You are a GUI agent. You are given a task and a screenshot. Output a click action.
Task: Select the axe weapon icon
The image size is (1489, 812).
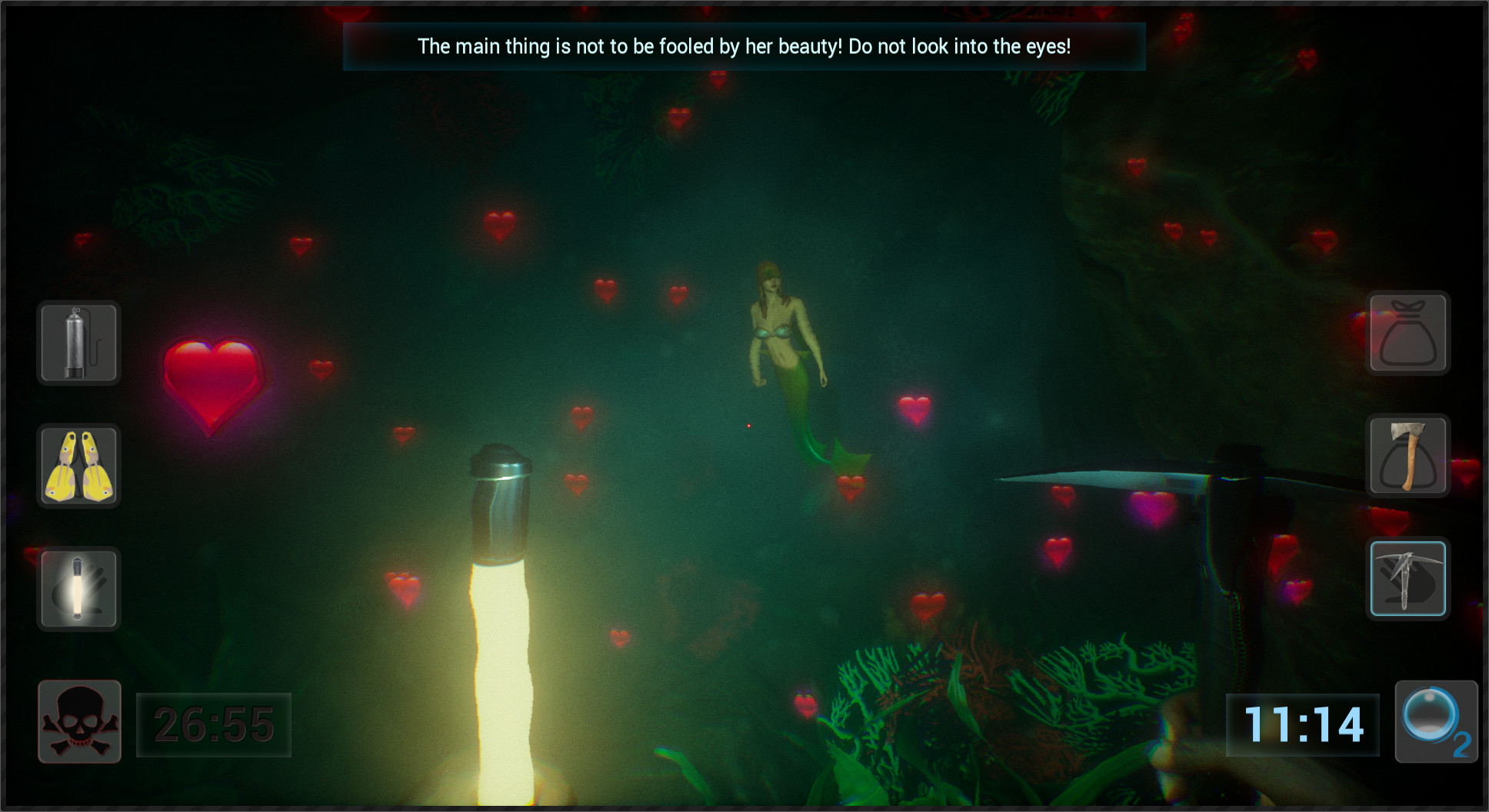click(1407, 456)
